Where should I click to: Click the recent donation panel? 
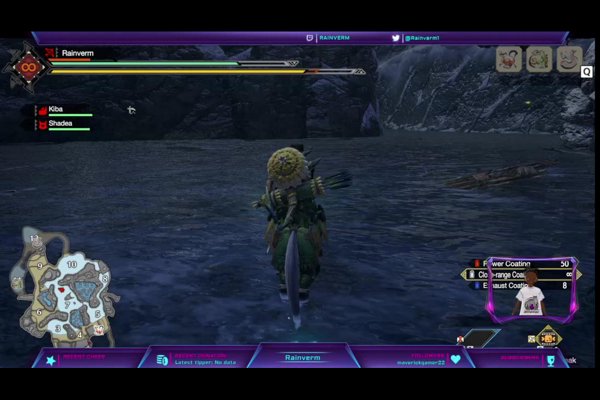202,359
